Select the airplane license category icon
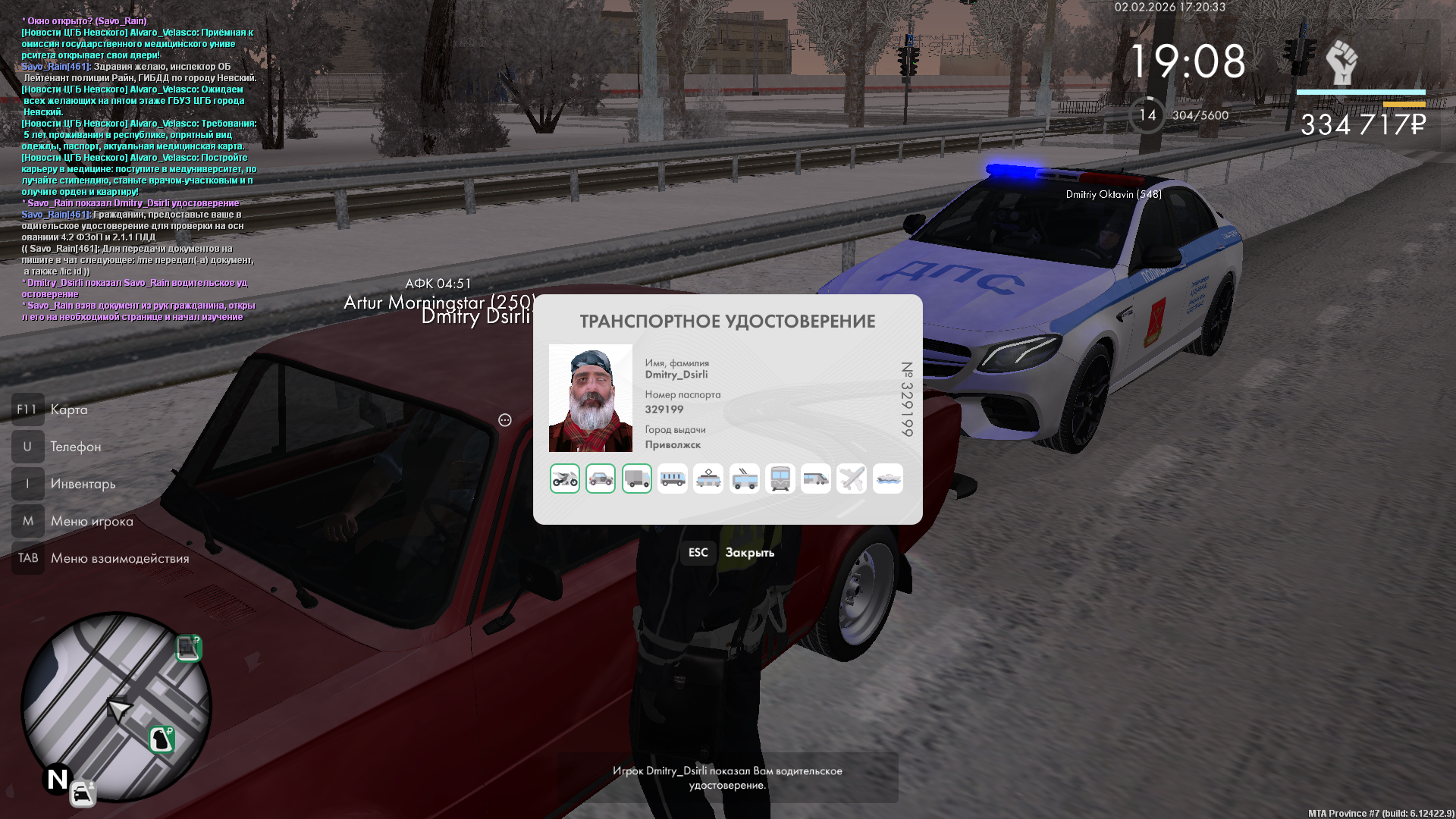 852,479
